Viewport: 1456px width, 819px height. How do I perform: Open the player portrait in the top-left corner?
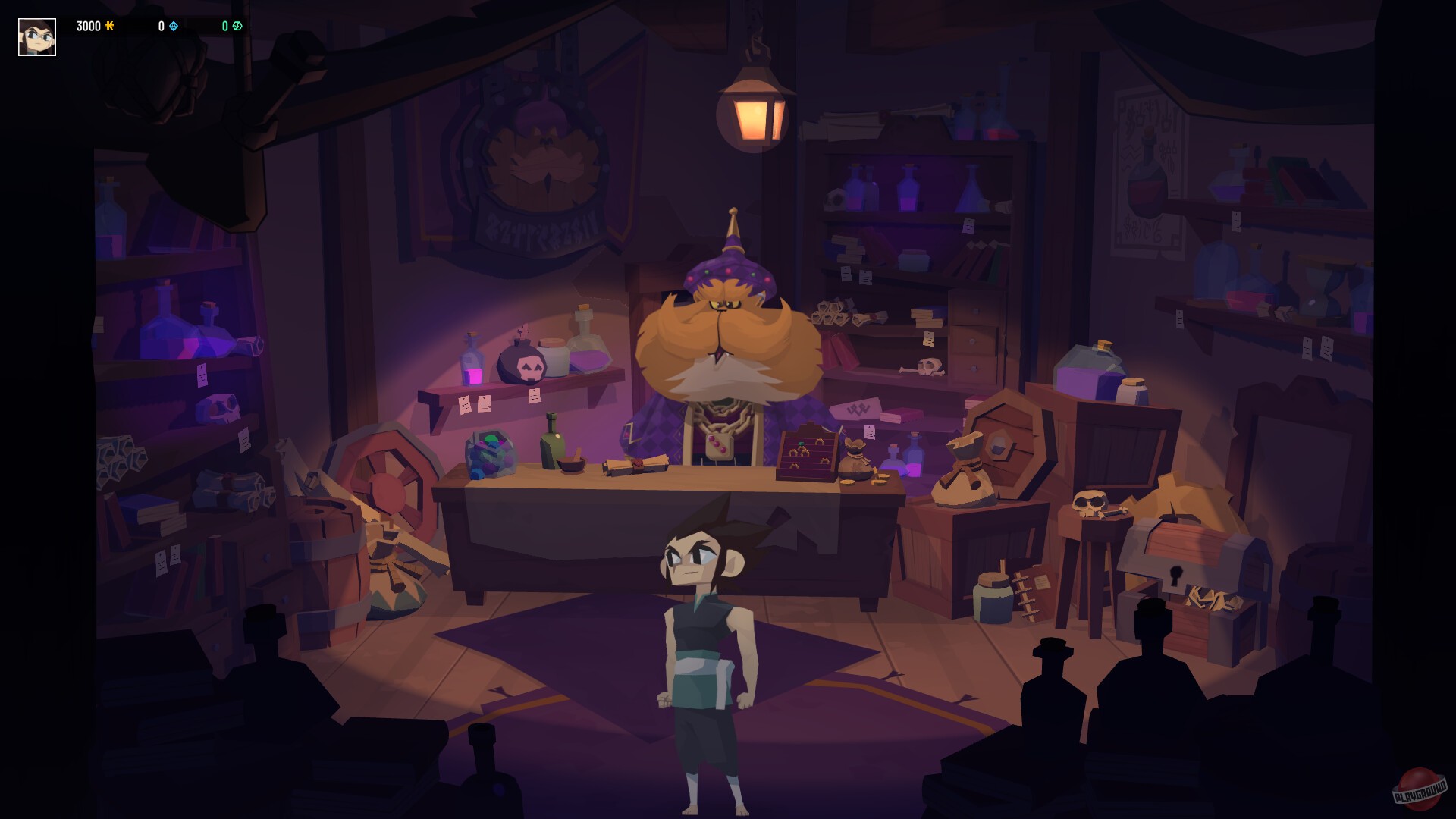(36, 36)
